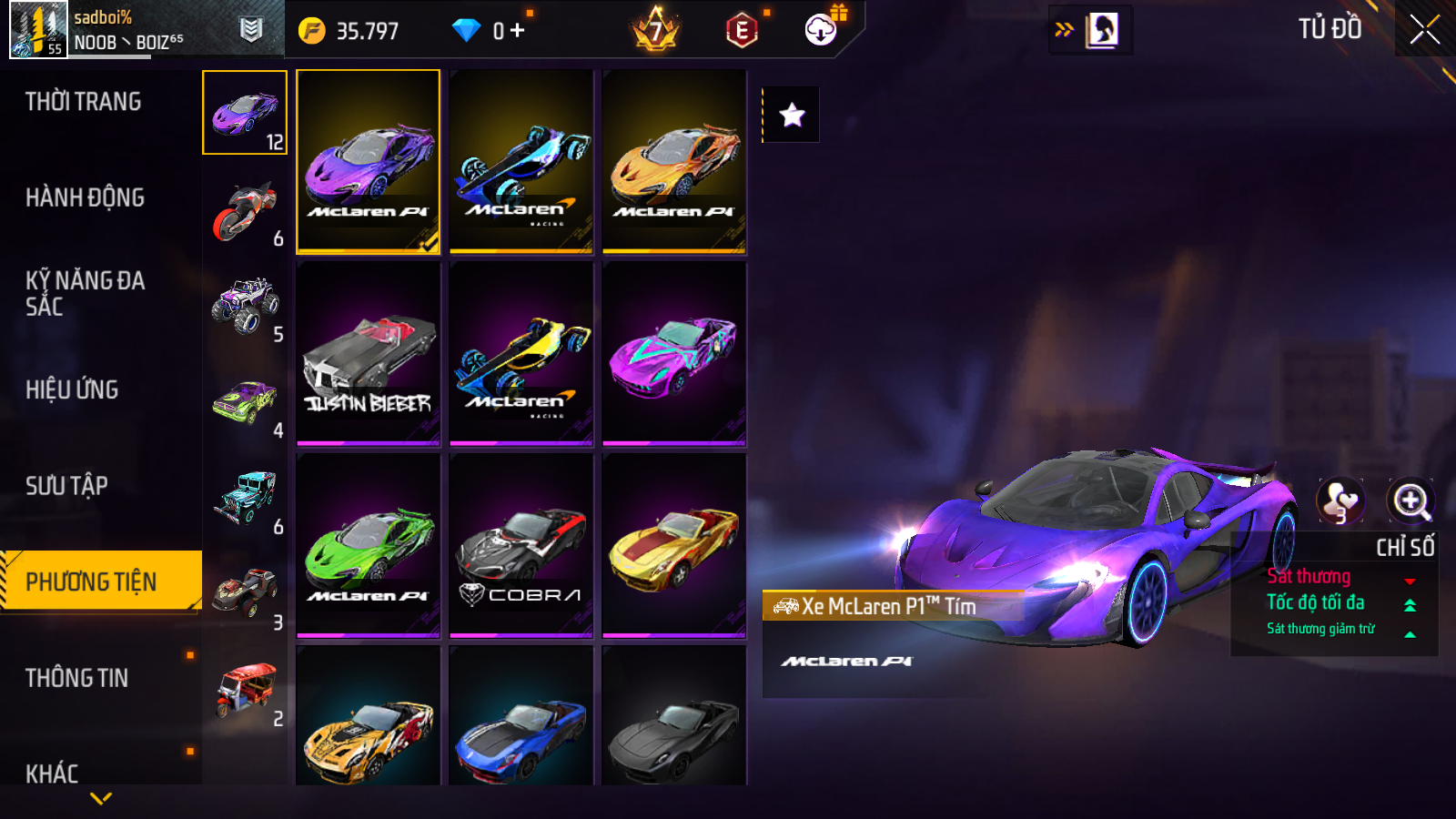Zoom in with the magnifier icon
This screenshot has width=1456, height=819.
click(x=1410, y=500)
